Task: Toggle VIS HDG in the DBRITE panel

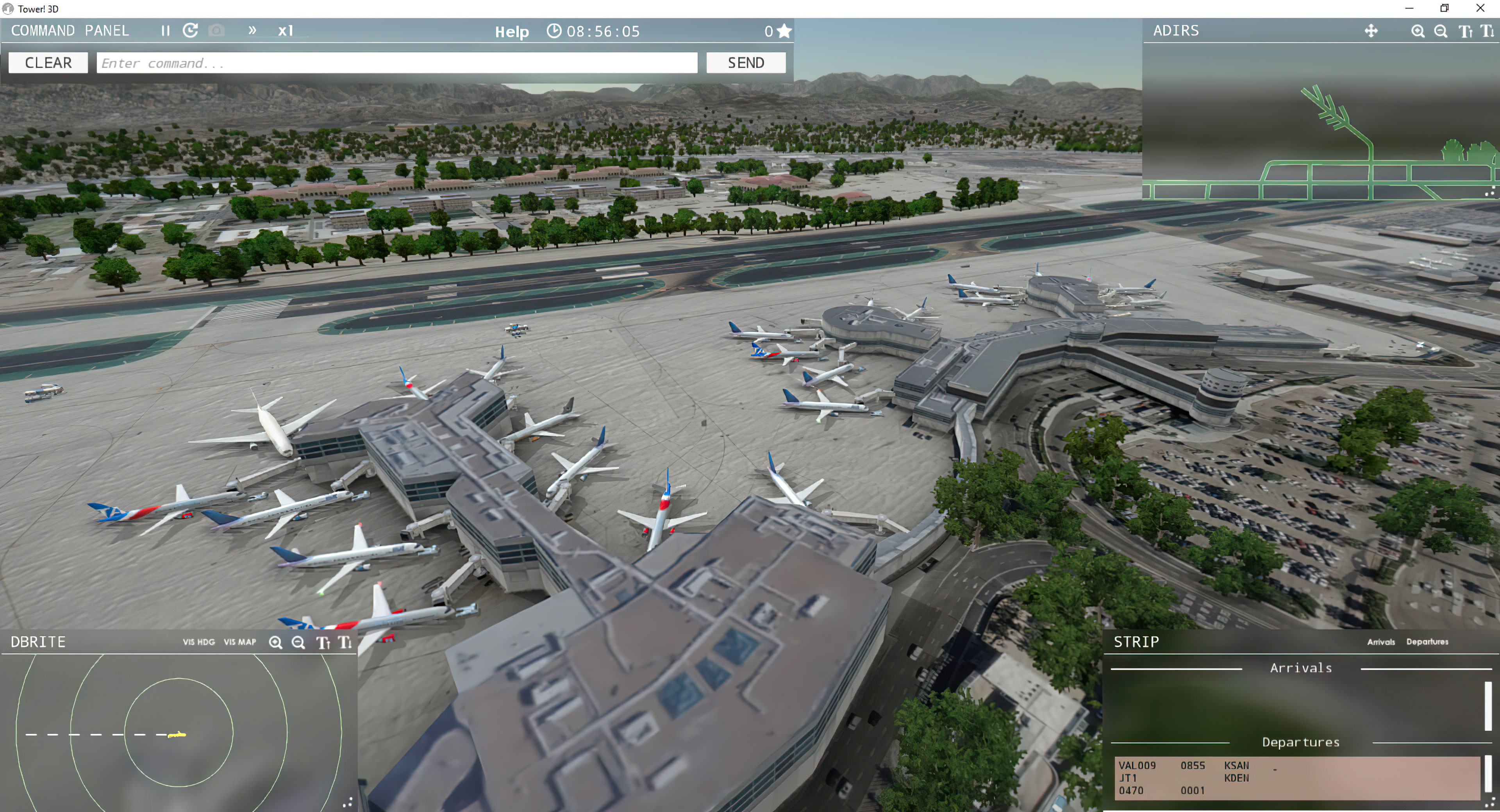Action: 198,642
